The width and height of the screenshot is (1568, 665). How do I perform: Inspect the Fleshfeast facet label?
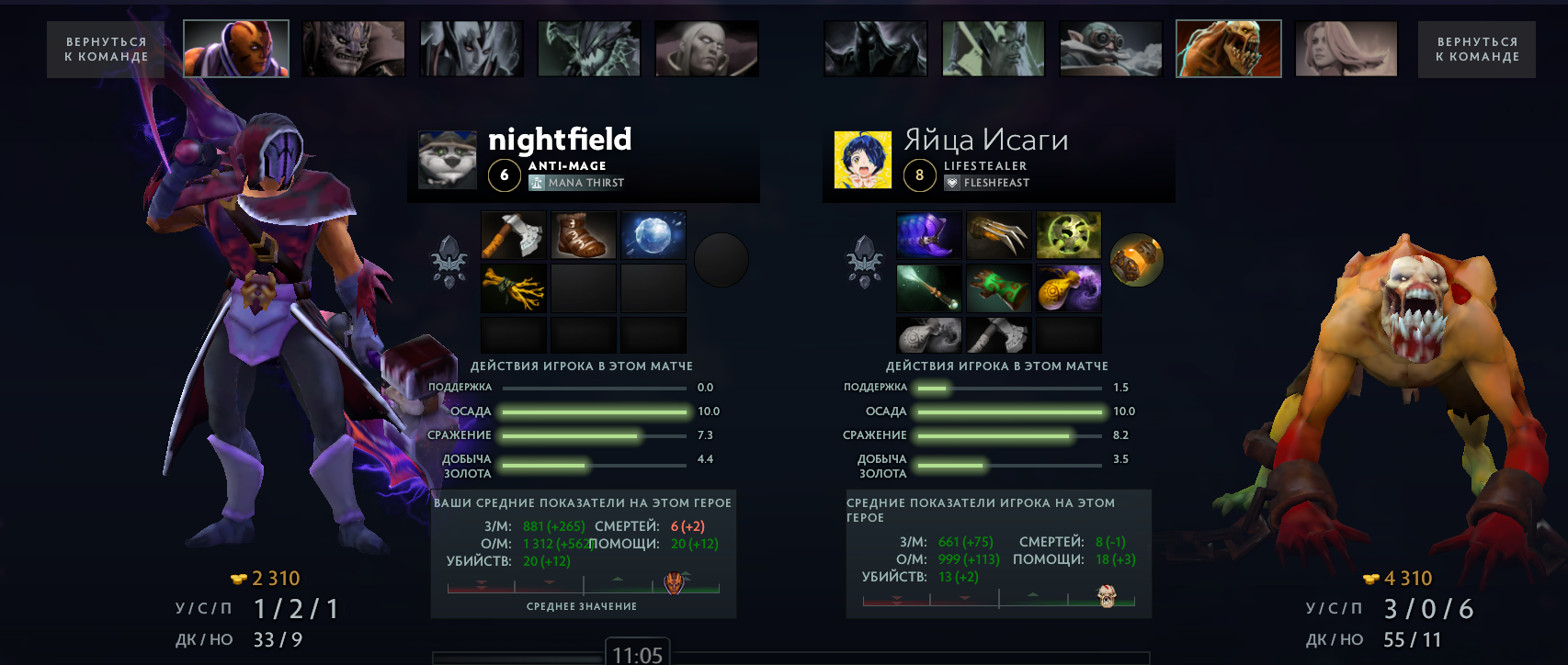click(988, 183)
